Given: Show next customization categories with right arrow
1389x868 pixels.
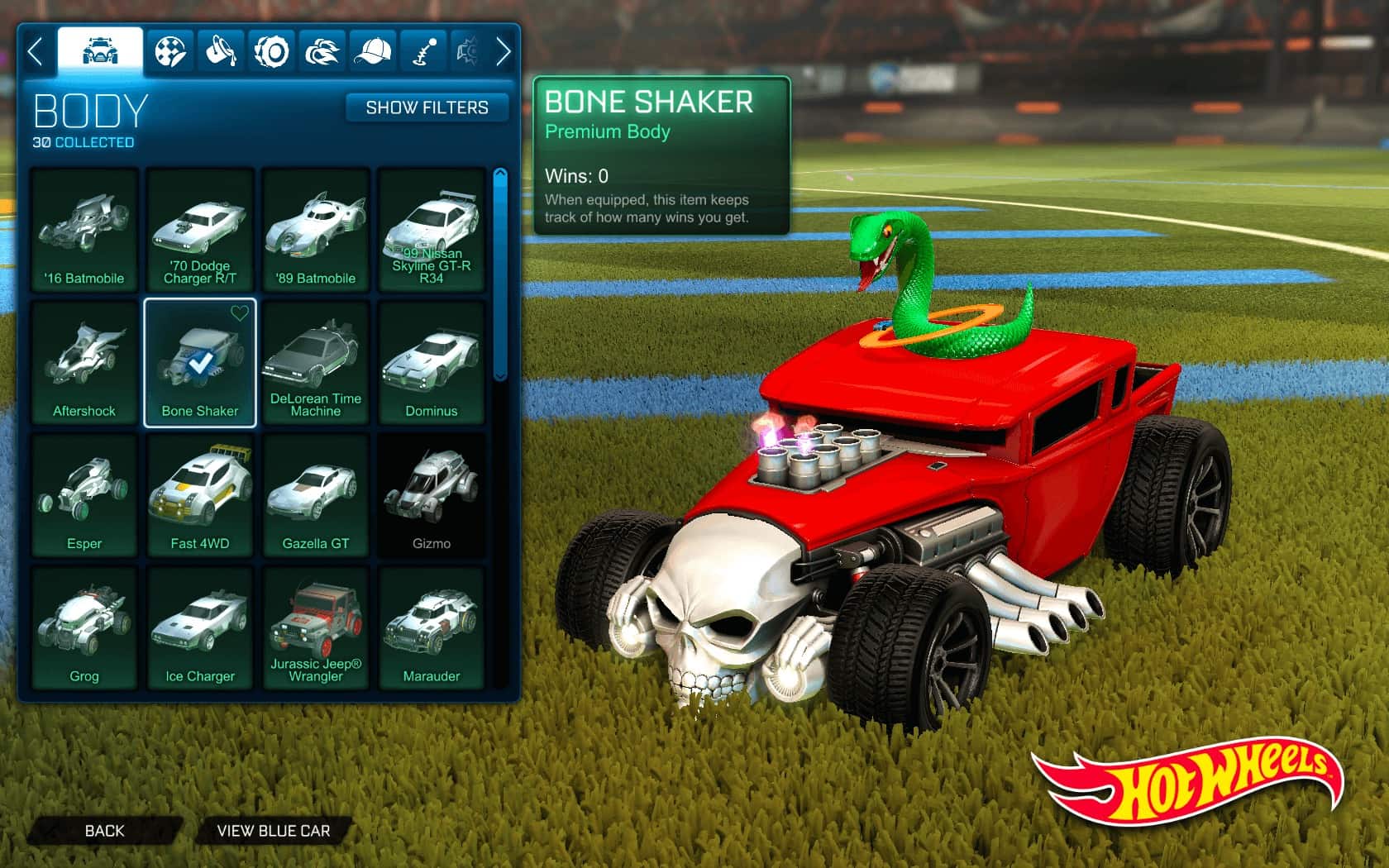Looking at the screenshot, I should click(503, 52).
